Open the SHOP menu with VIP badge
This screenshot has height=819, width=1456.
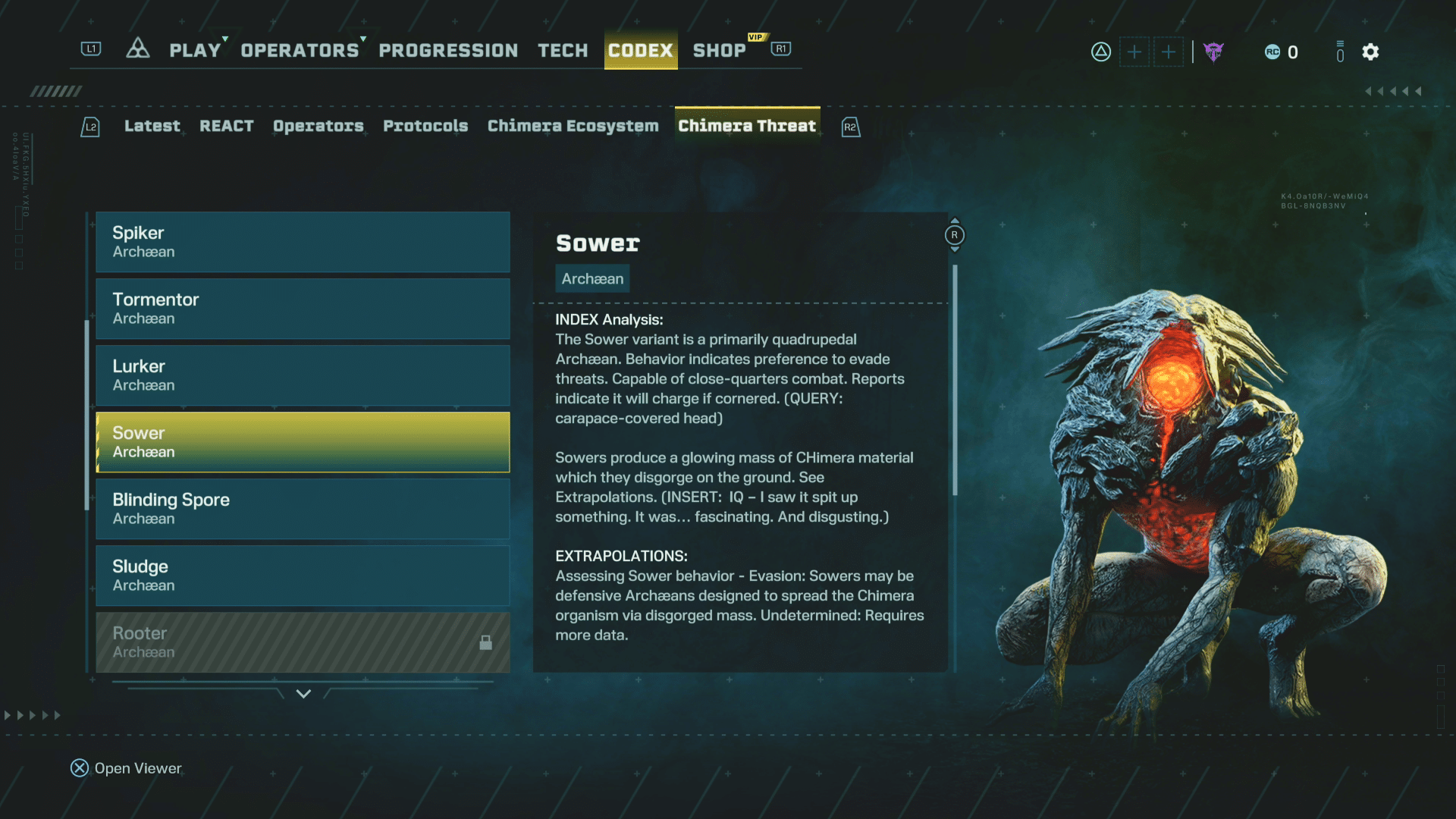[x=719, y=50]
